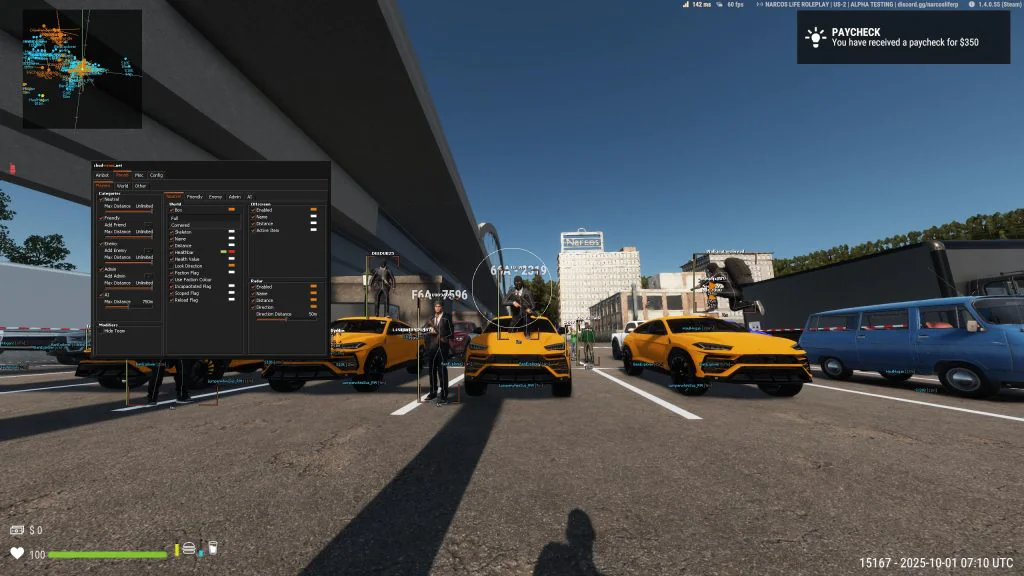Disable the Reload Flag checkbox
This screenshot has width=1024, height=576.
(x=169, y=301)
